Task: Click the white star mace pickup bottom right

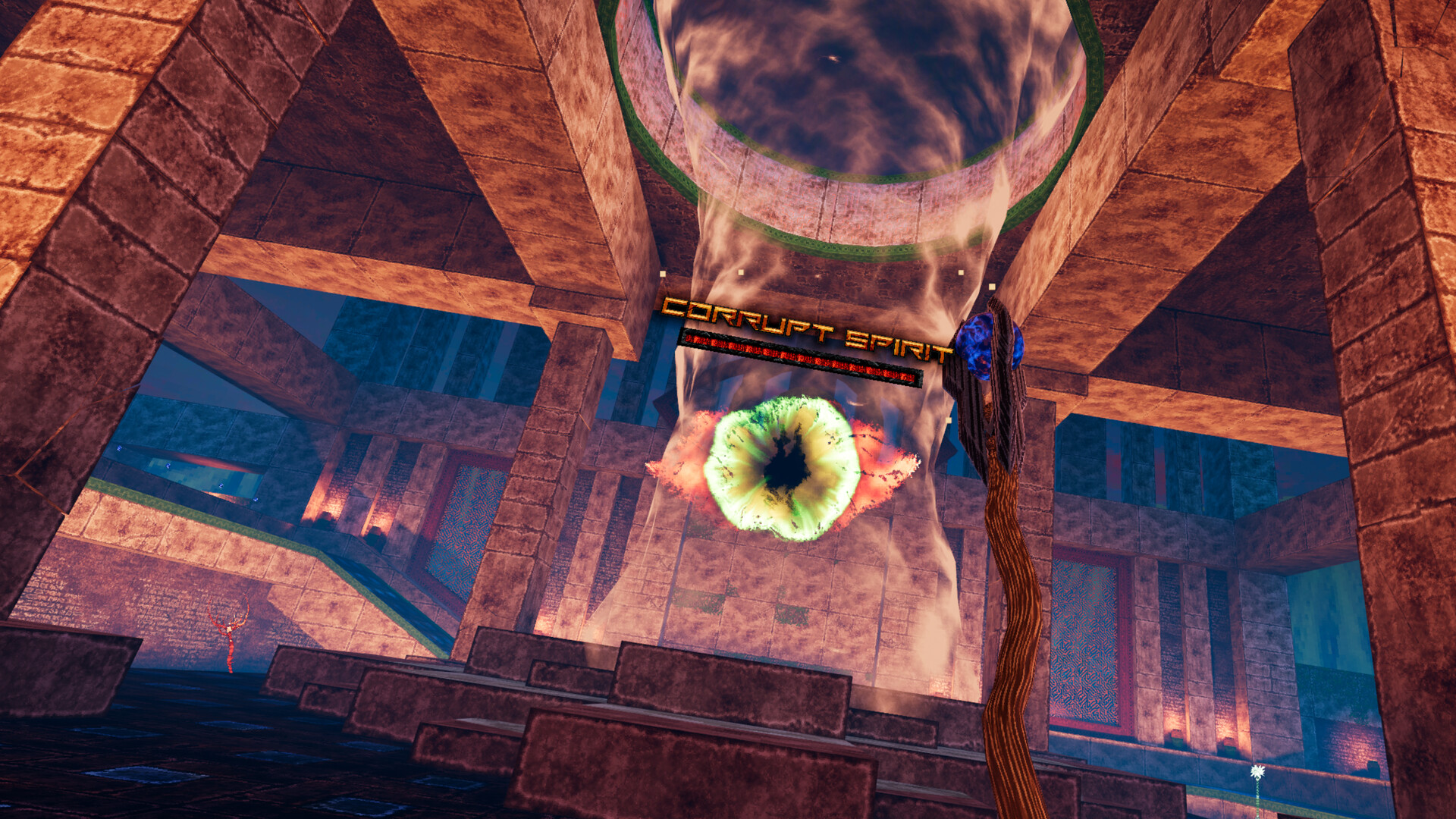Action: coord(1257,772)
